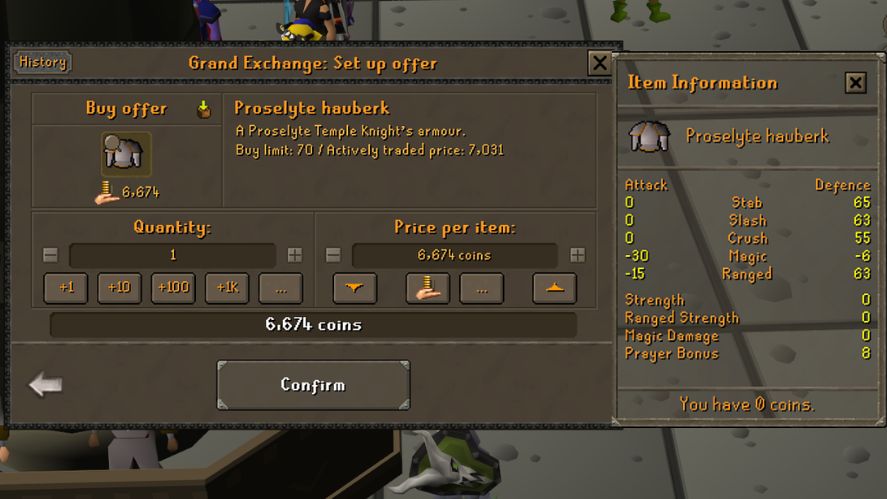The width and height of the screenshot is (887, 499).
Task: Add +1 to quantity
Action: point(66,288)
